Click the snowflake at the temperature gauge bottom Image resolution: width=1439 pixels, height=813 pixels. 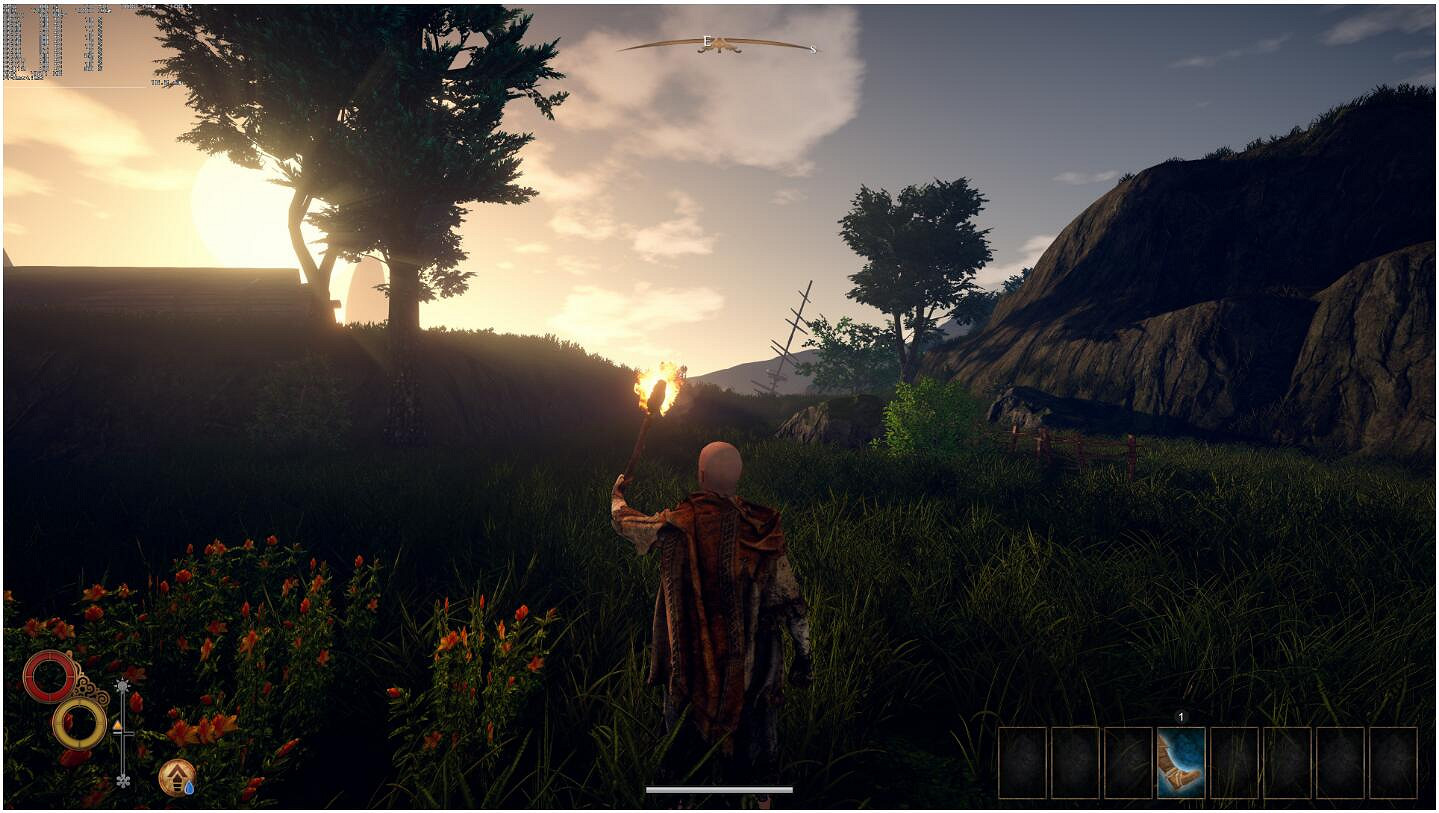pyautogui.click(x=123, y=781)
